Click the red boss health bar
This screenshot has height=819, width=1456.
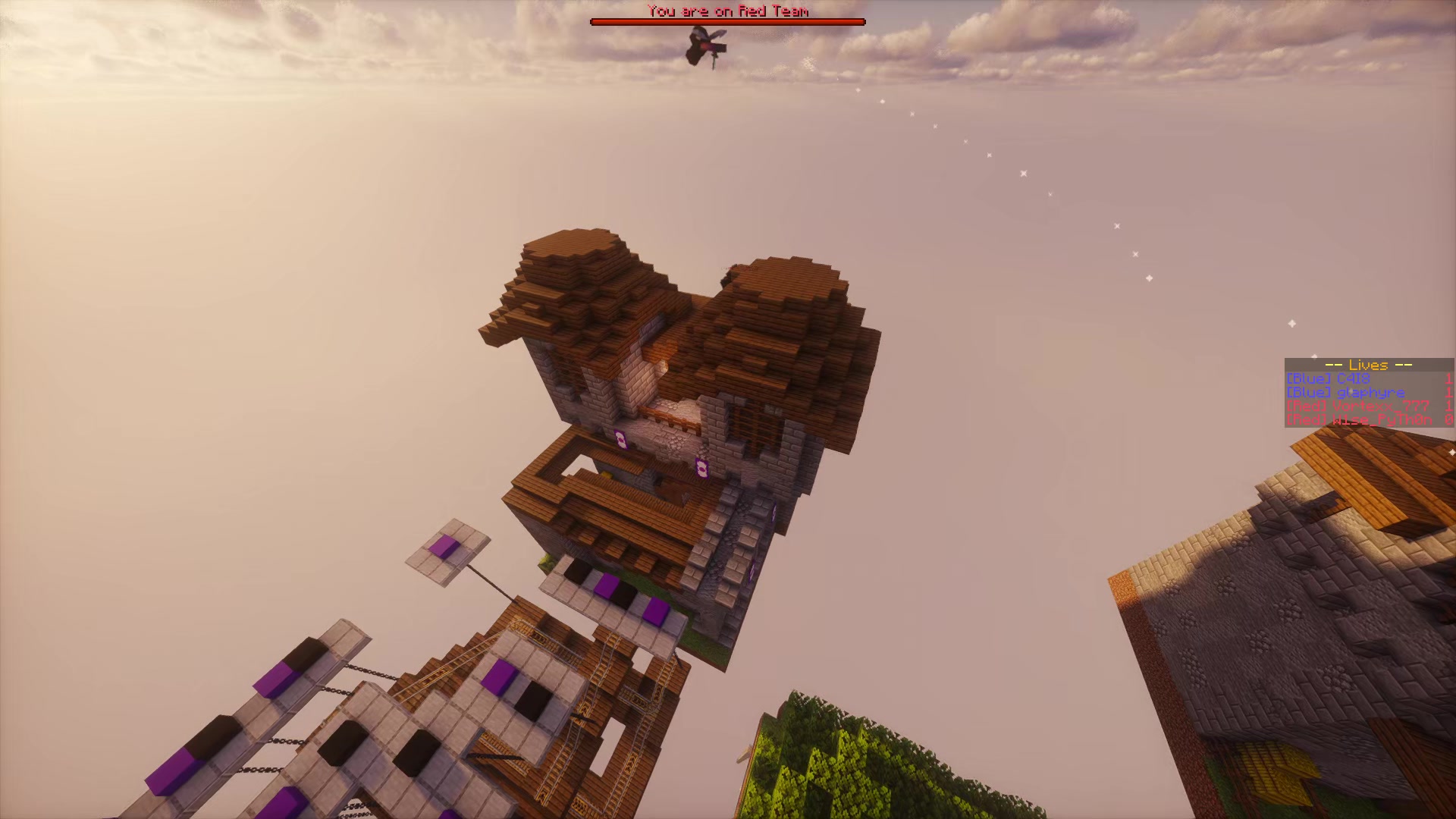727,22
